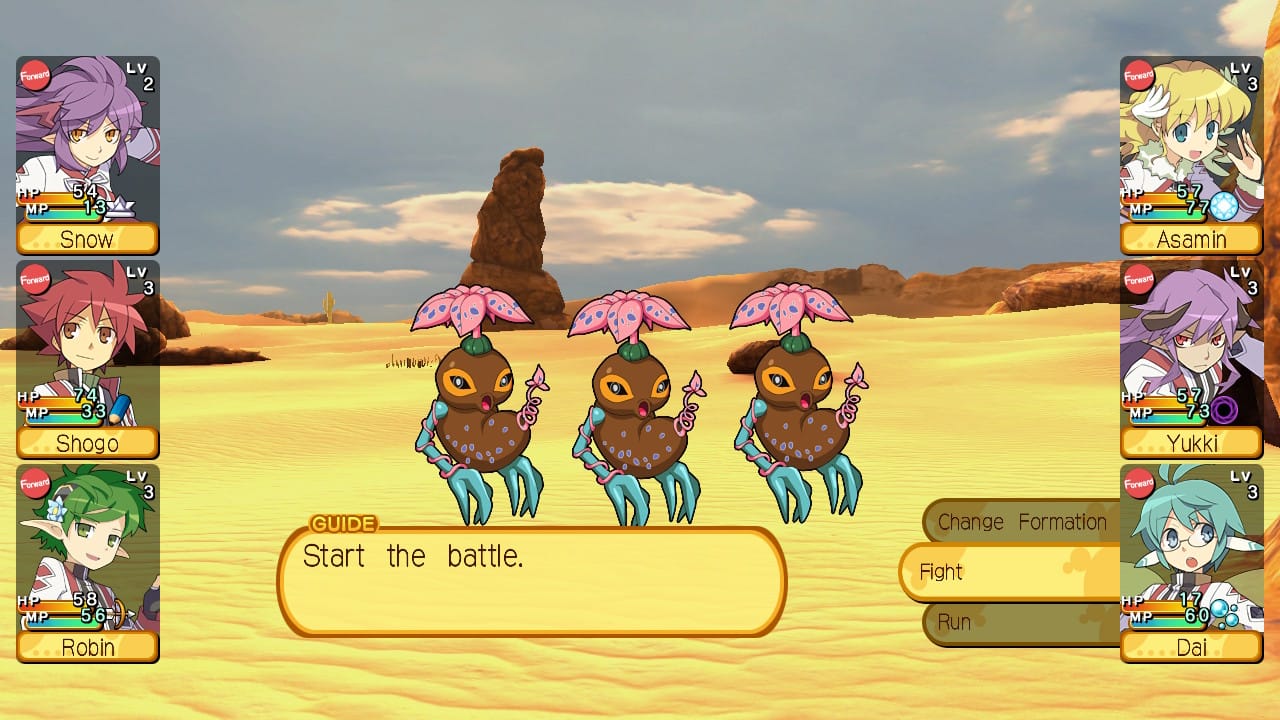Choose the Fight command
The width and height of the screenshot is (1280, 720).
(x=1008, y=572)
